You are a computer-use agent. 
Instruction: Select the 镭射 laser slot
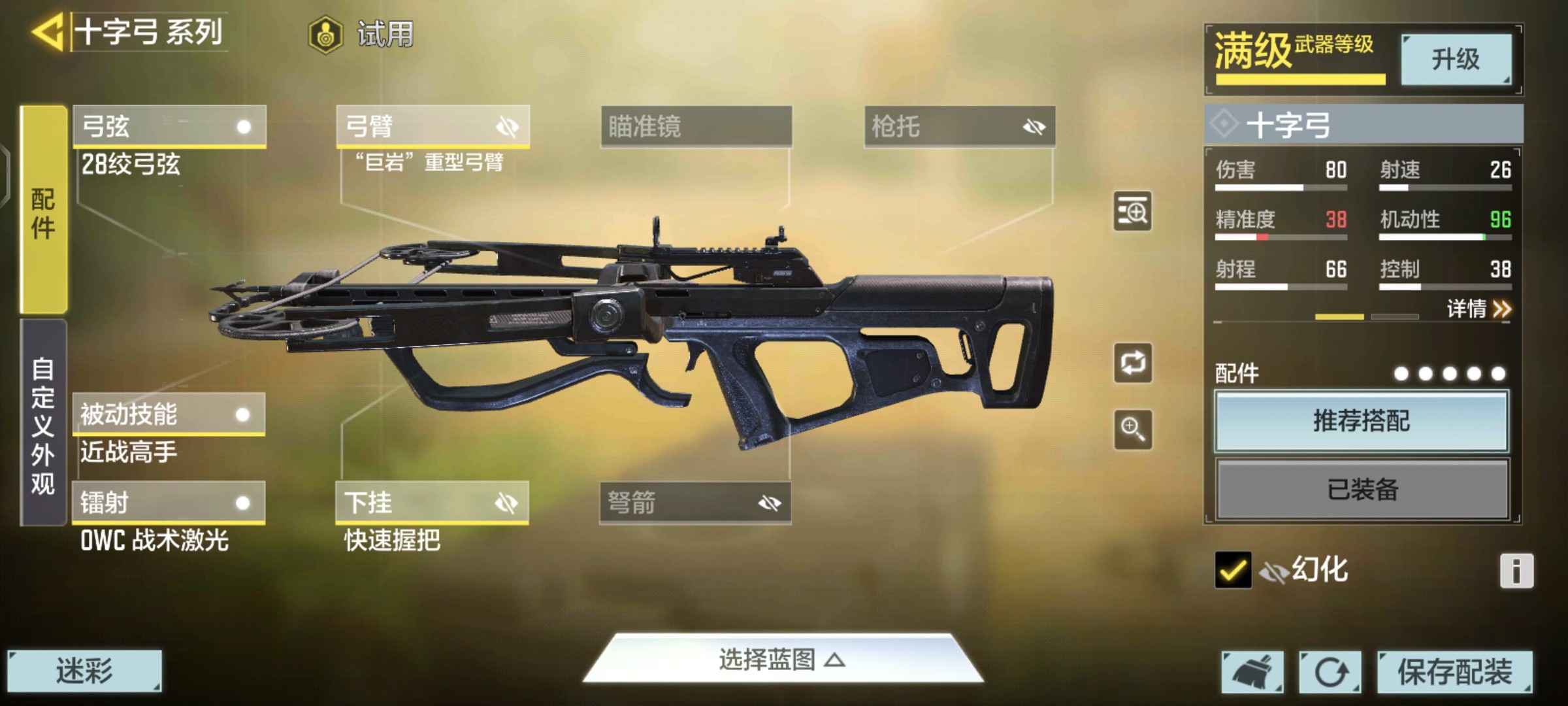point(169,503)
